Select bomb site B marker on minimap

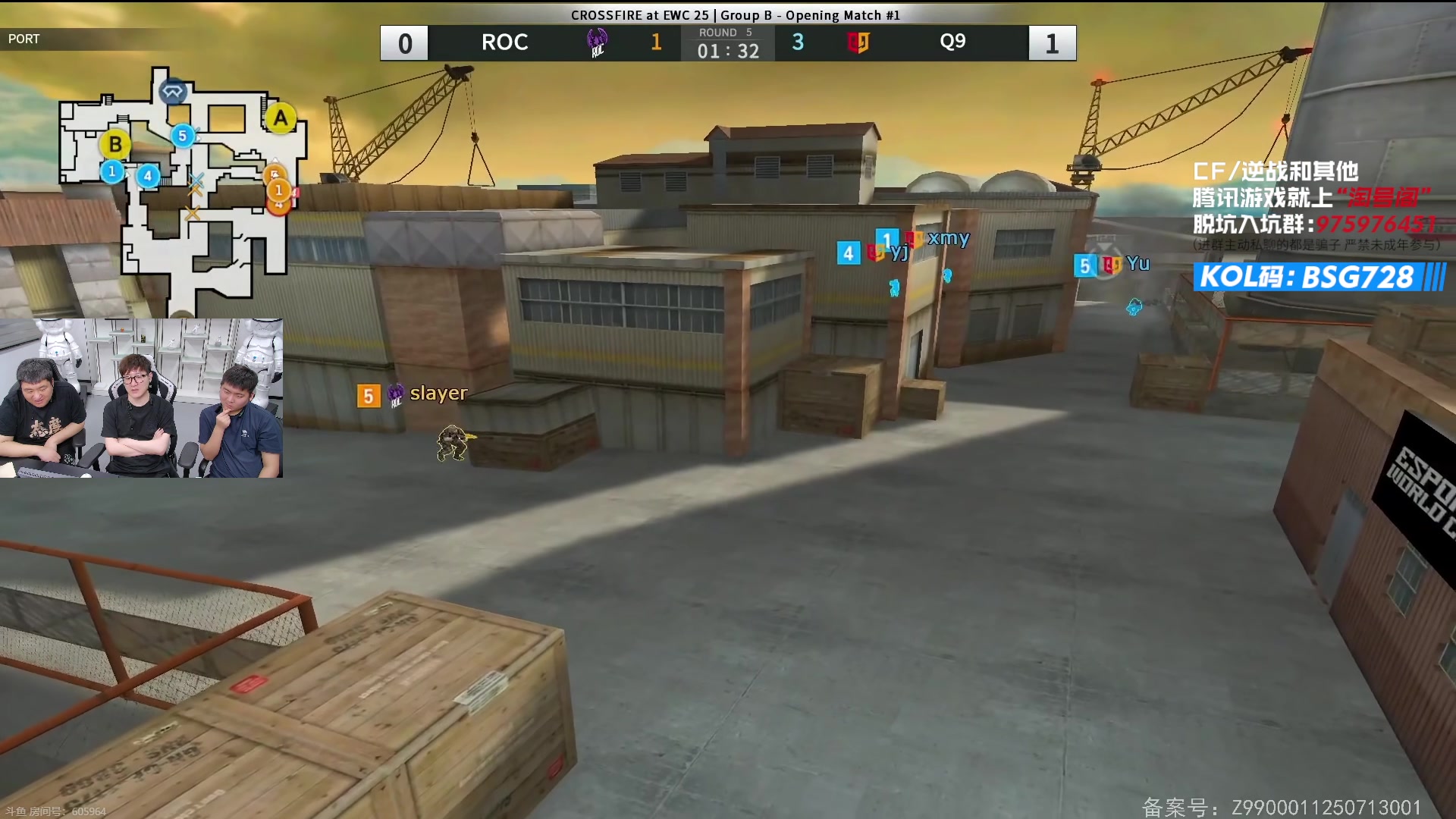[115, 144]
